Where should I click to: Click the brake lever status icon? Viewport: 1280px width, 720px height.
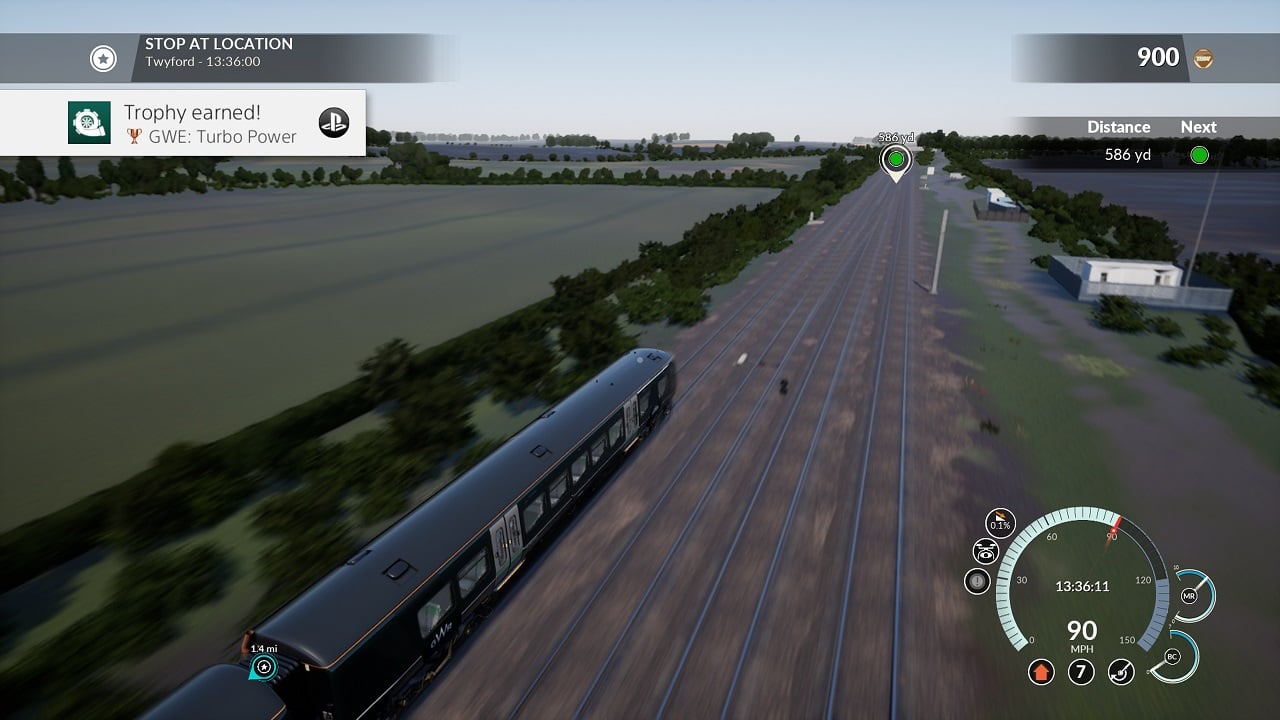1121,671
